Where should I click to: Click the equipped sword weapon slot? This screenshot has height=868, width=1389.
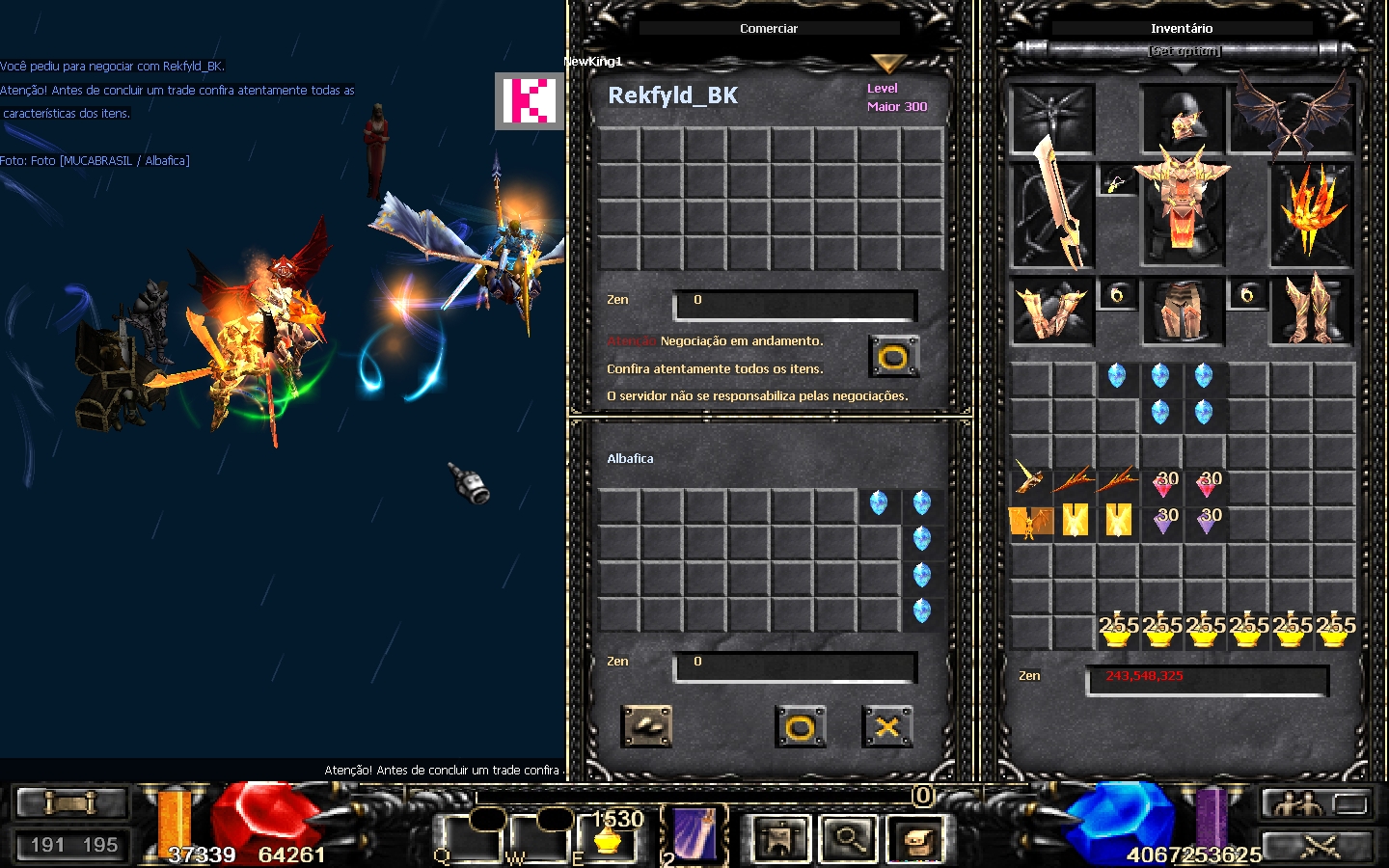(1052, 214)
